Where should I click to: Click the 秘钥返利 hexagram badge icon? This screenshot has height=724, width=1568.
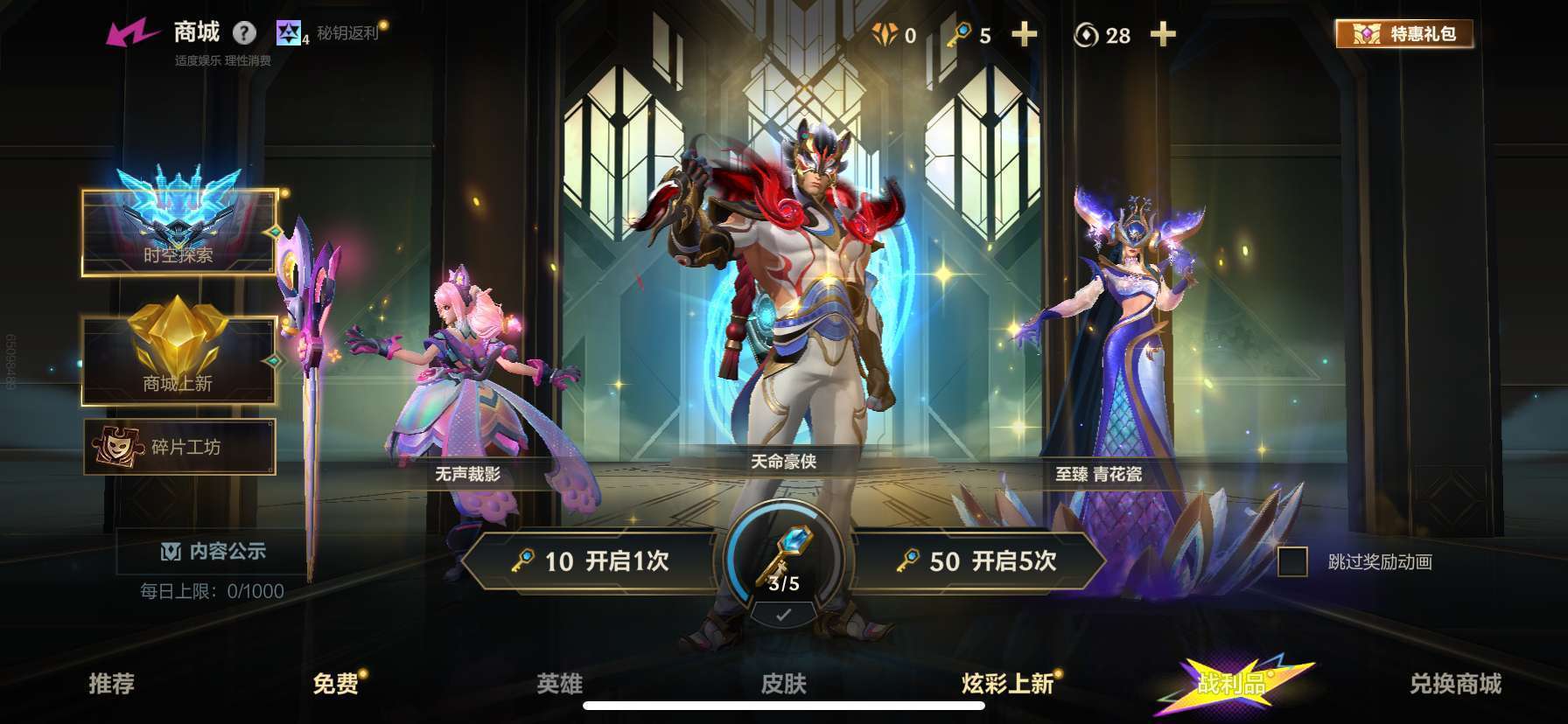[288, 32]
